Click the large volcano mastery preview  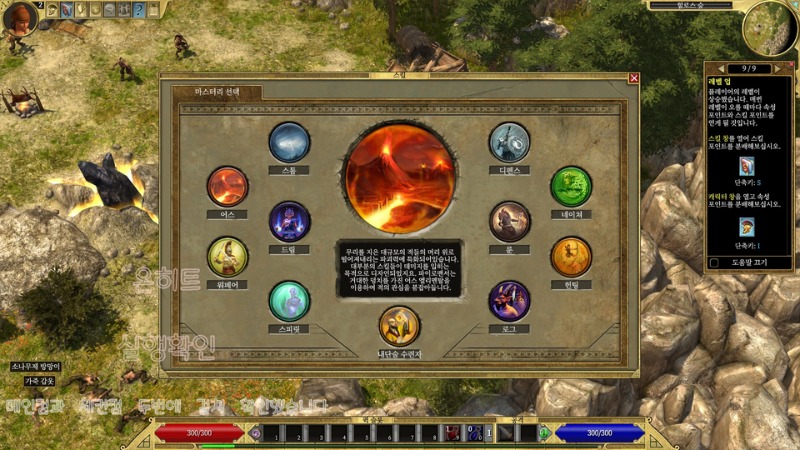pyautogui.click(x=400, y=174)
